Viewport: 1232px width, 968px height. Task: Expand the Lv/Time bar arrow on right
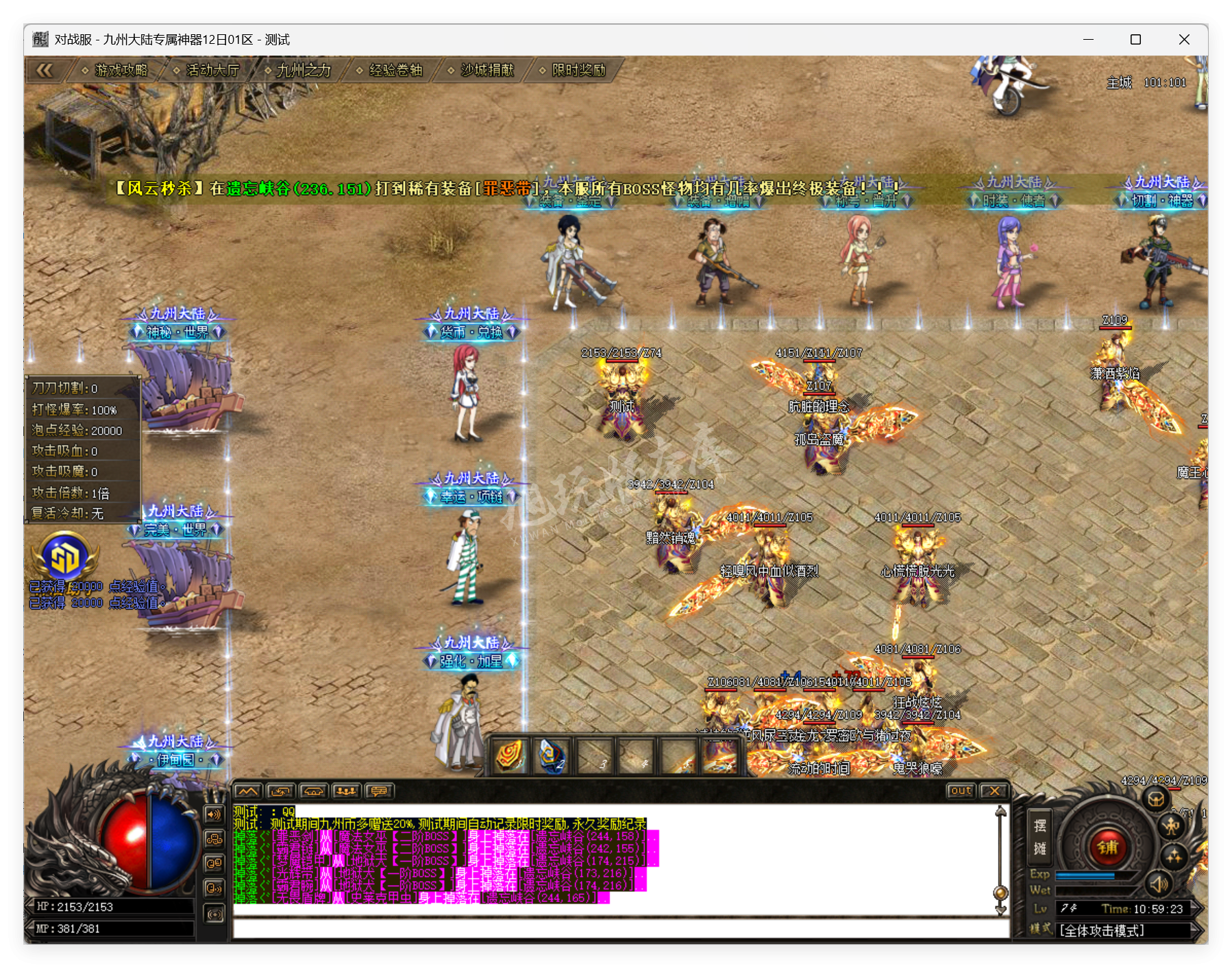[1198, 910]
